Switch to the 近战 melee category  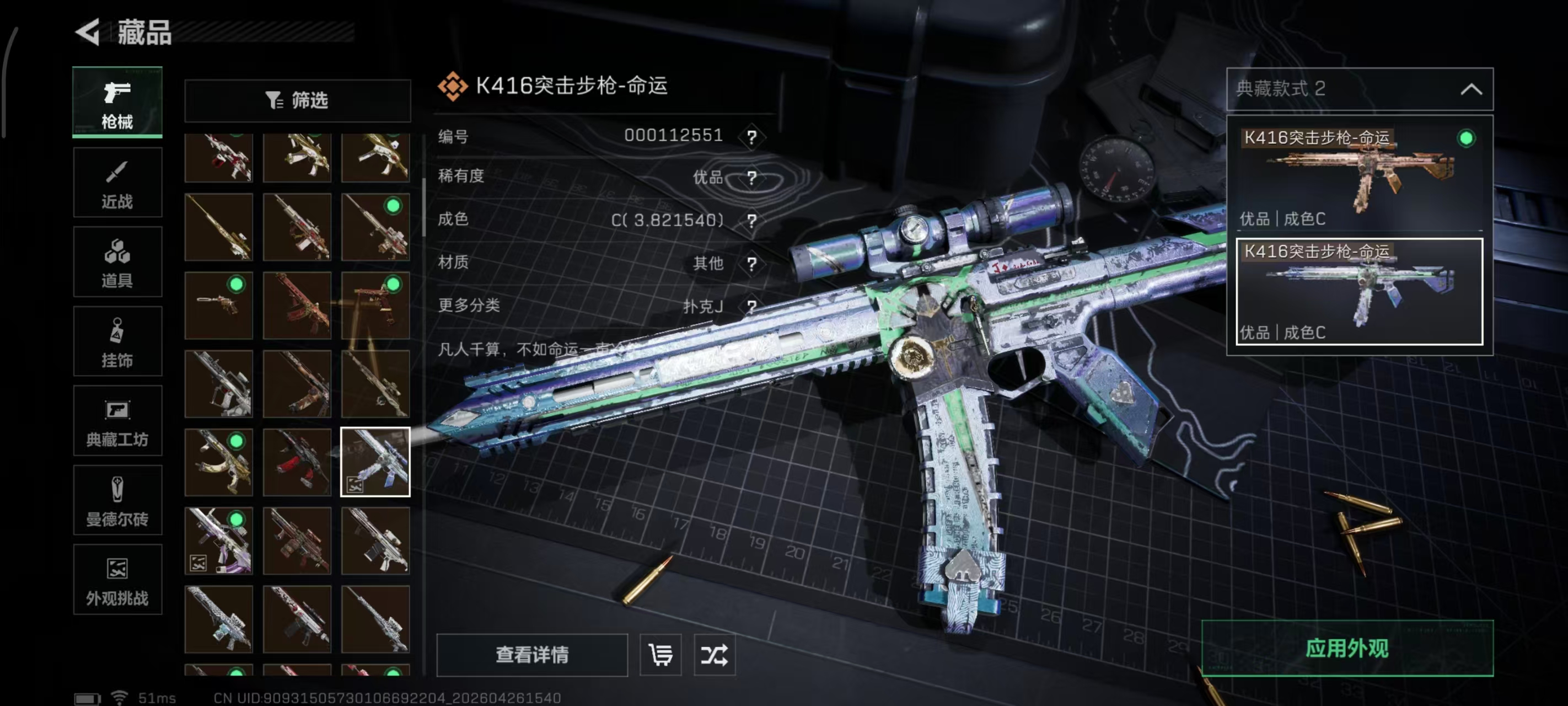coord(117,183)
